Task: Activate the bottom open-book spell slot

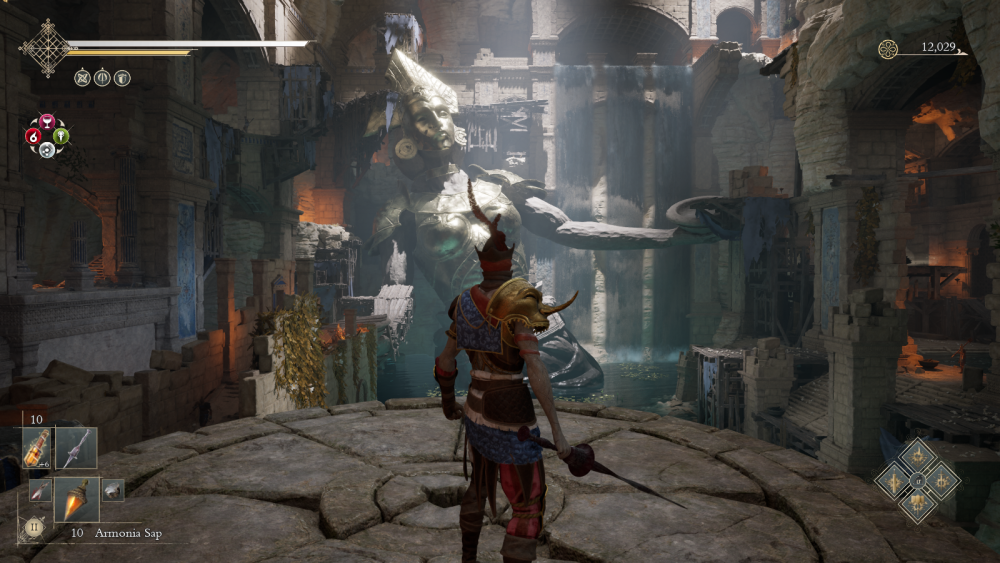Action: 917,506
